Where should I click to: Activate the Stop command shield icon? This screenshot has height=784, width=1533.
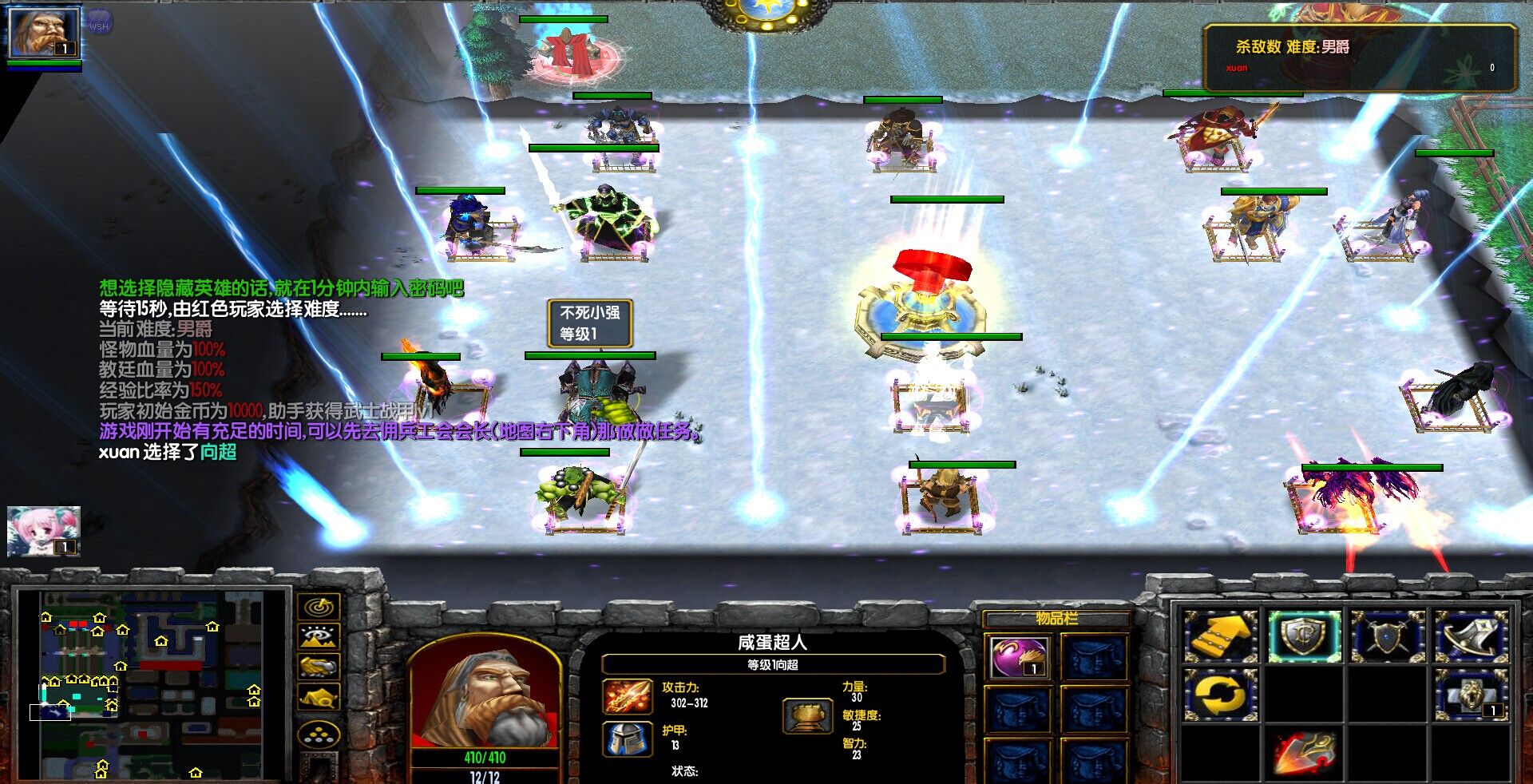tap(1305, 636)
